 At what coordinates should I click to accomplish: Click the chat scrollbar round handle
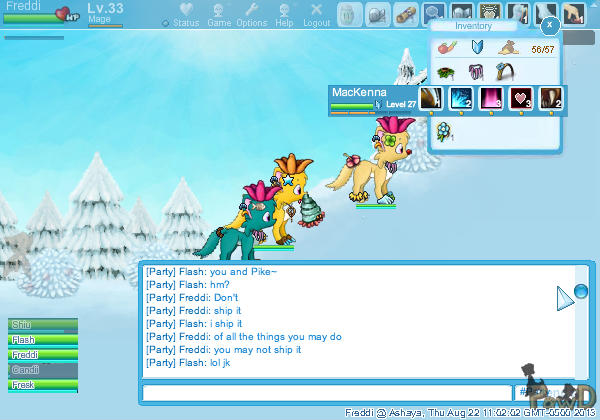click(582, 292)
